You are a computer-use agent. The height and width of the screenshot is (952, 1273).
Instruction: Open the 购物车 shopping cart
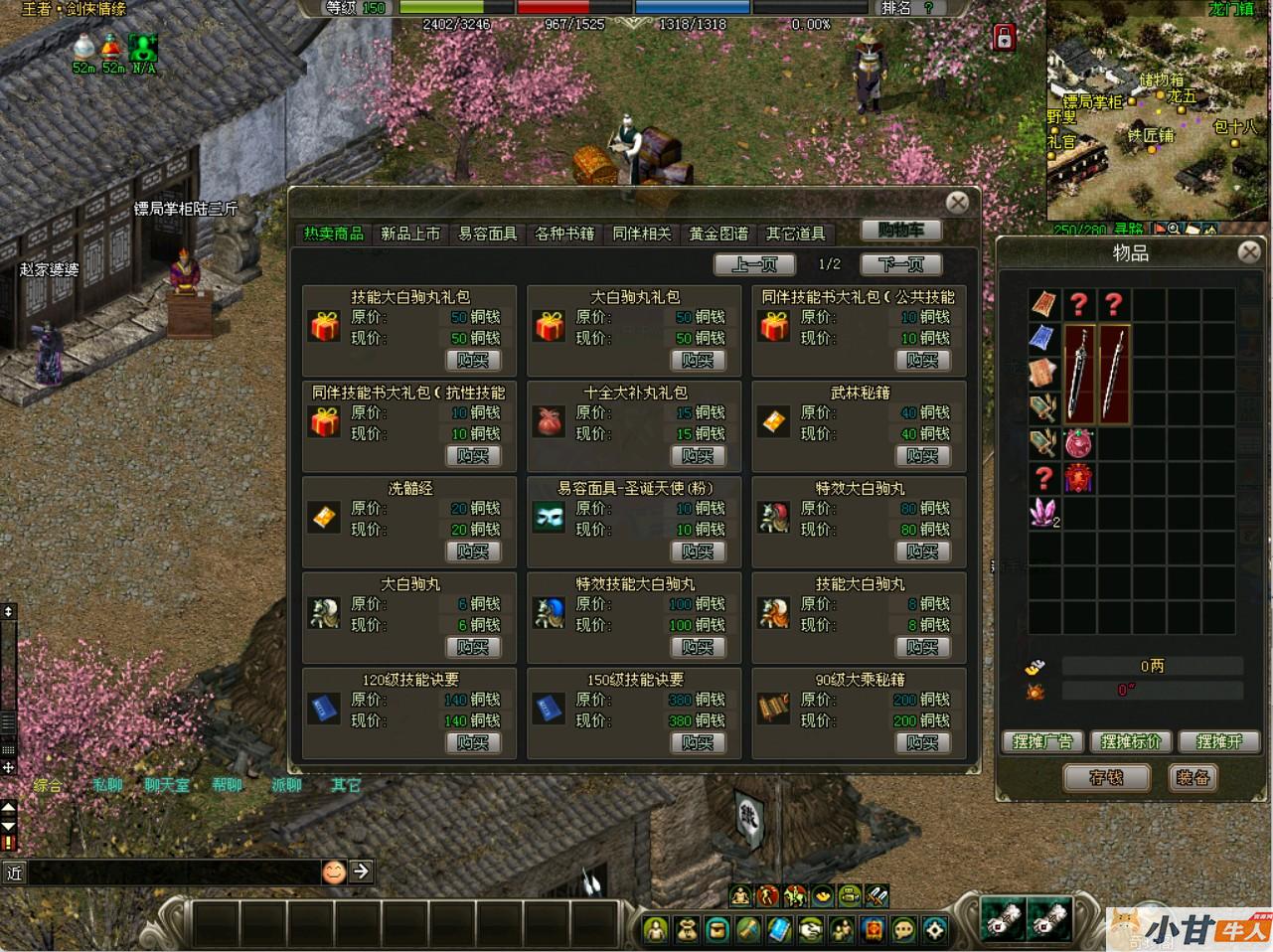click(x=900, y=231)
